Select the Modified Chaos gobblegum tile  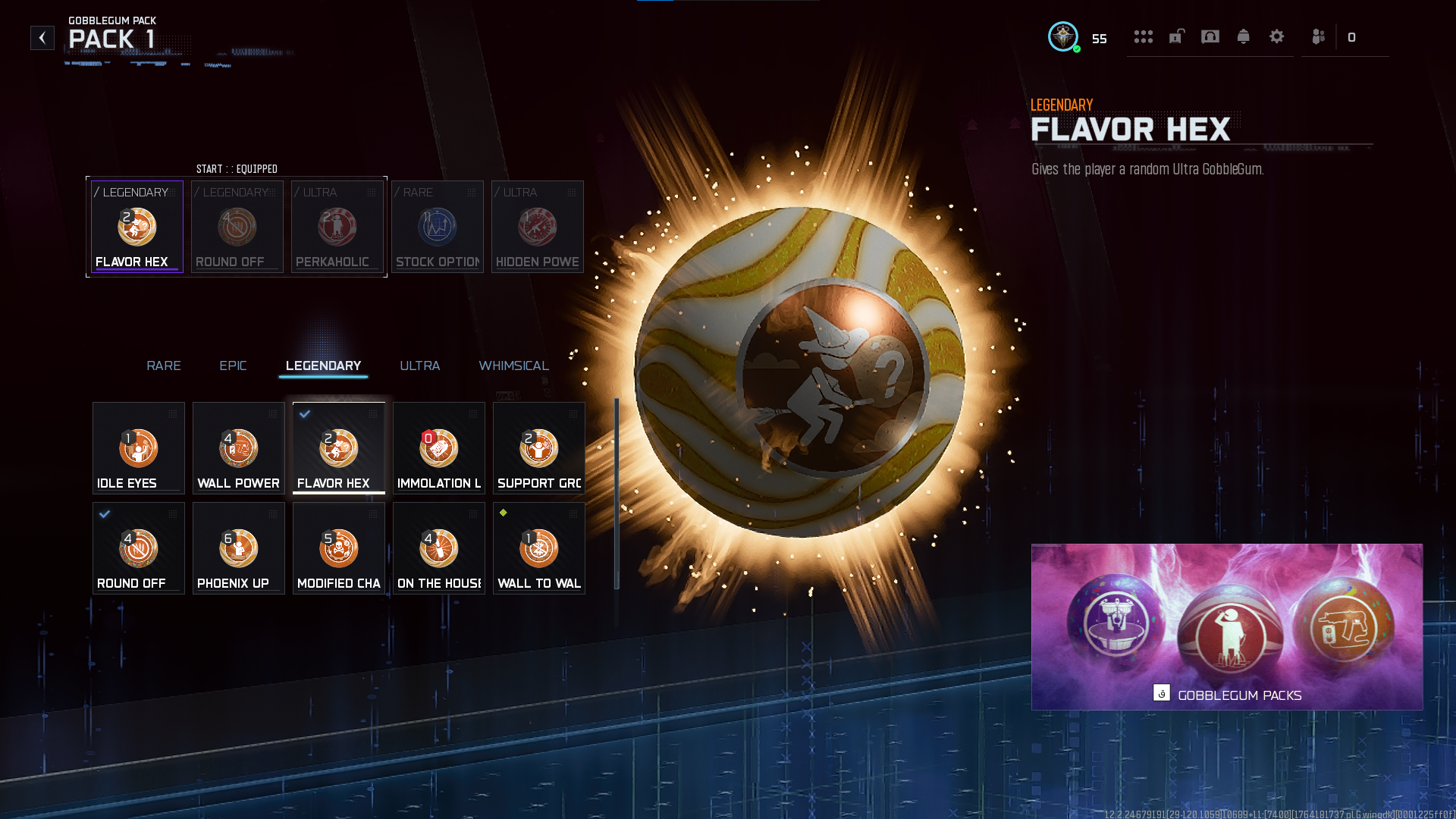[x=339, y=548]
